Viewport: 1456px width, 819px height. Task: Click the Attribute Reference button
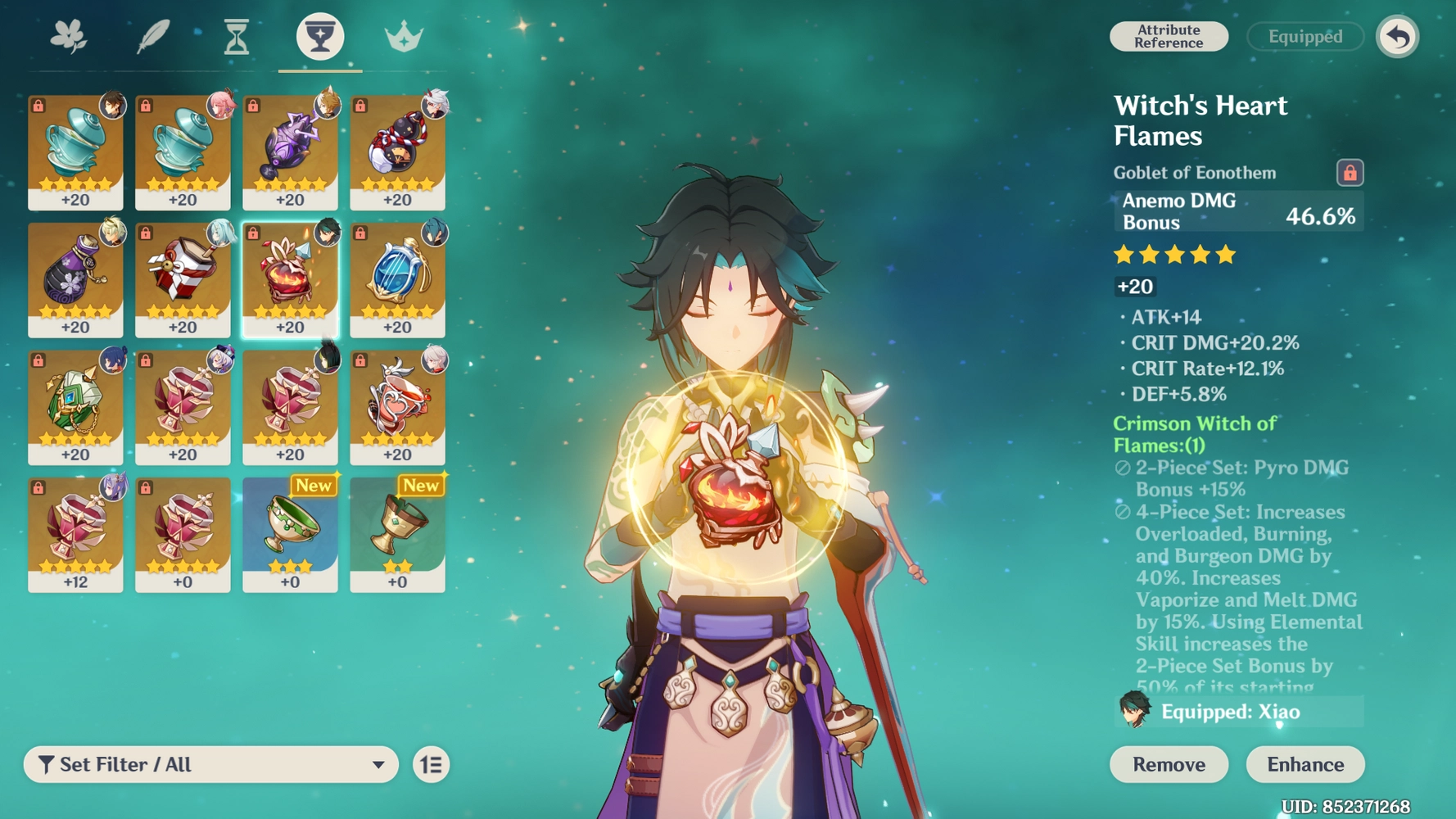click(x=1169, y=36)
